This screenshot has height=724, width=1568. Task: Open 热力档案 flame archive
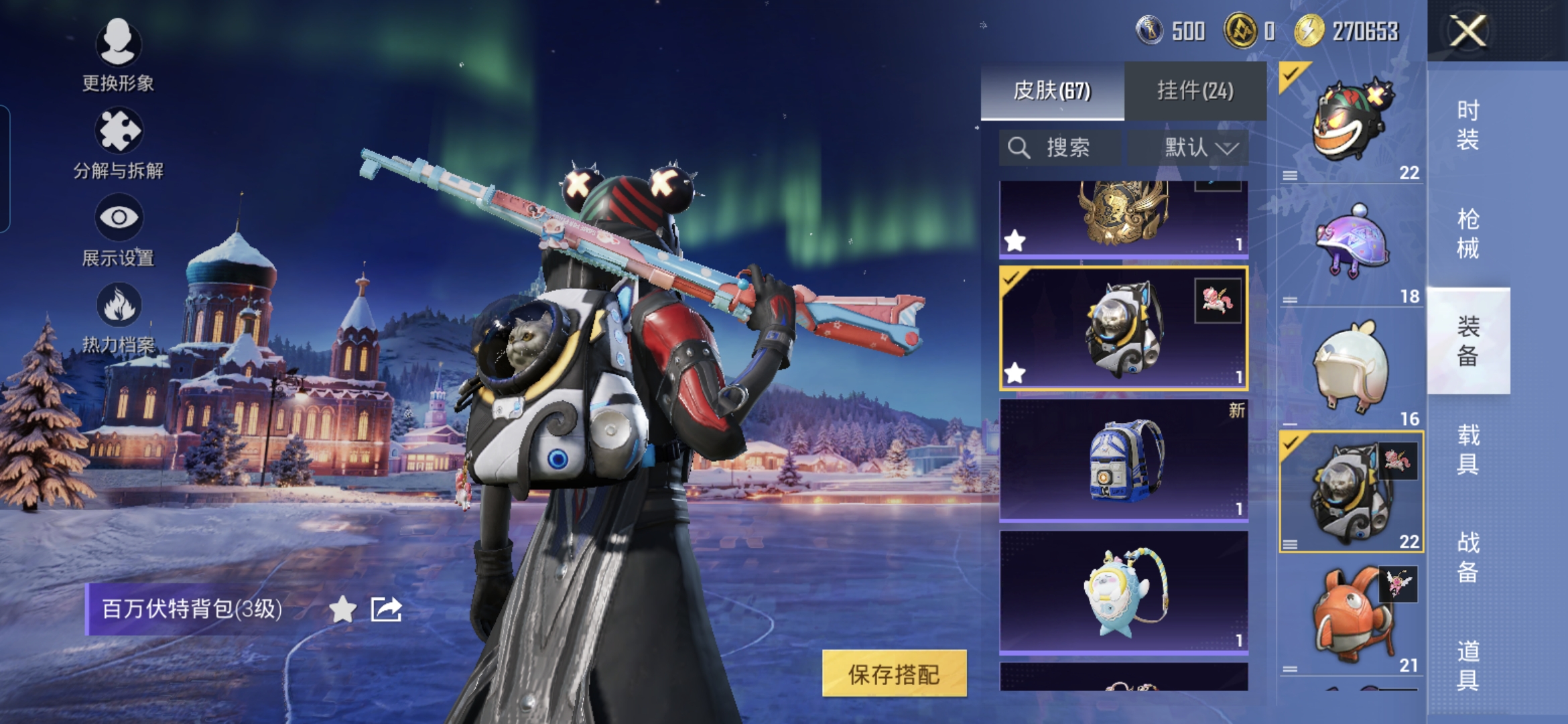[x=118, y=317]
